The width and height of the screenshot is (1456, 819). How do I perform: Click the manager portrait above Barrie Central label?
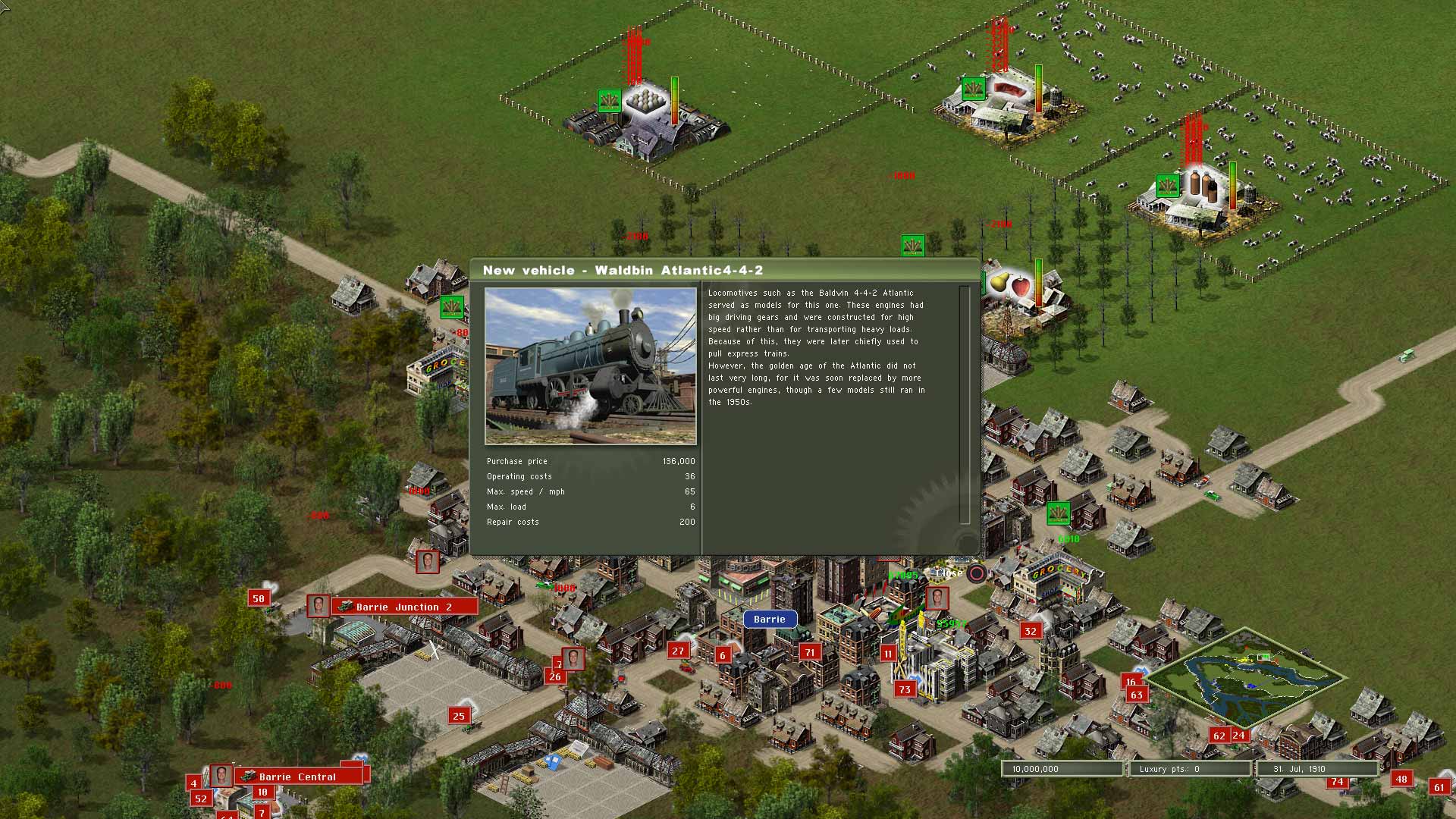220,773
